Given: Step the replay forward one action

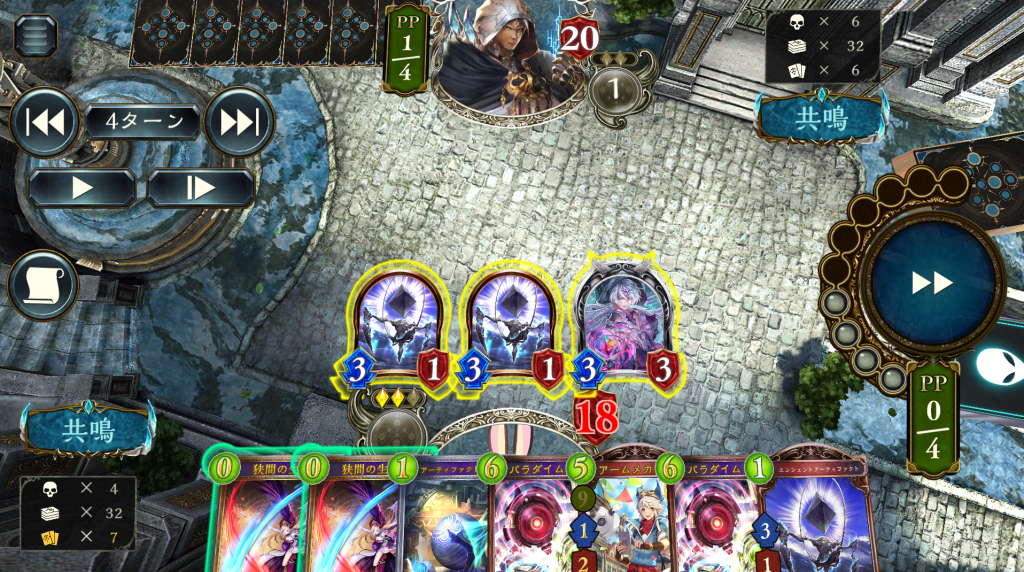Looking at the screenshot, I should pyautogui.click(x=201, y=187).
